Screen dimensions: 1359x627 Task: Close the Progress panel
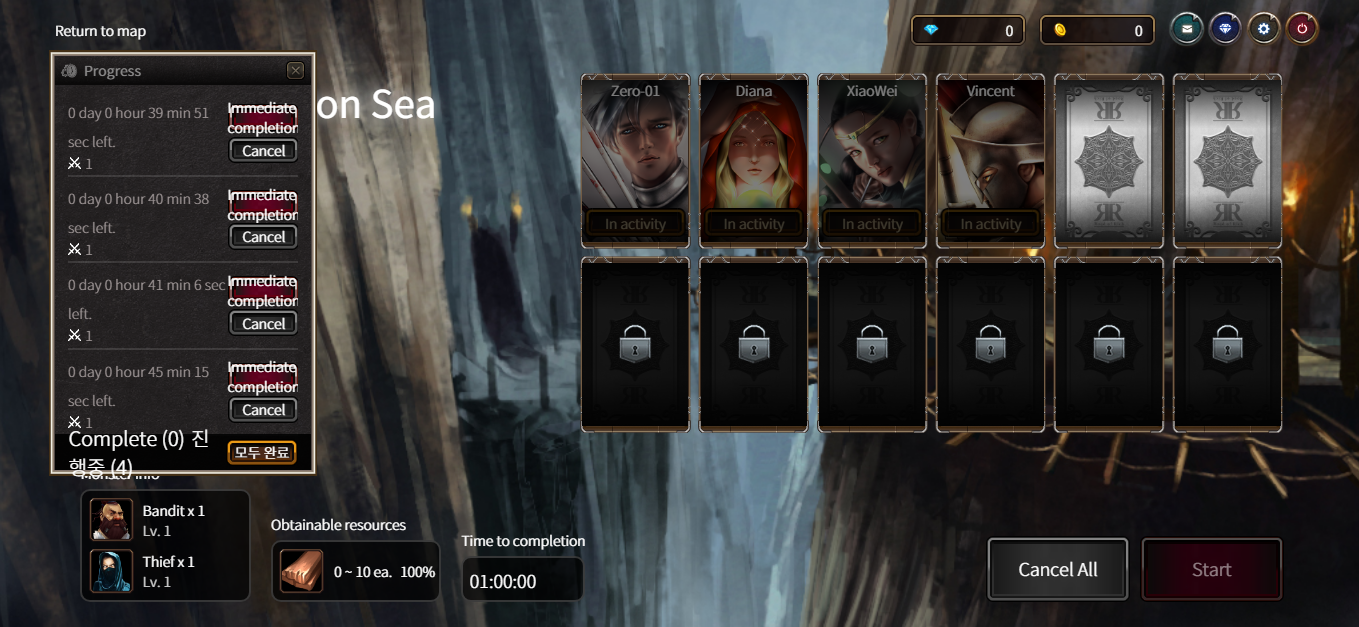pyautogui.click(x=295, y=71)
